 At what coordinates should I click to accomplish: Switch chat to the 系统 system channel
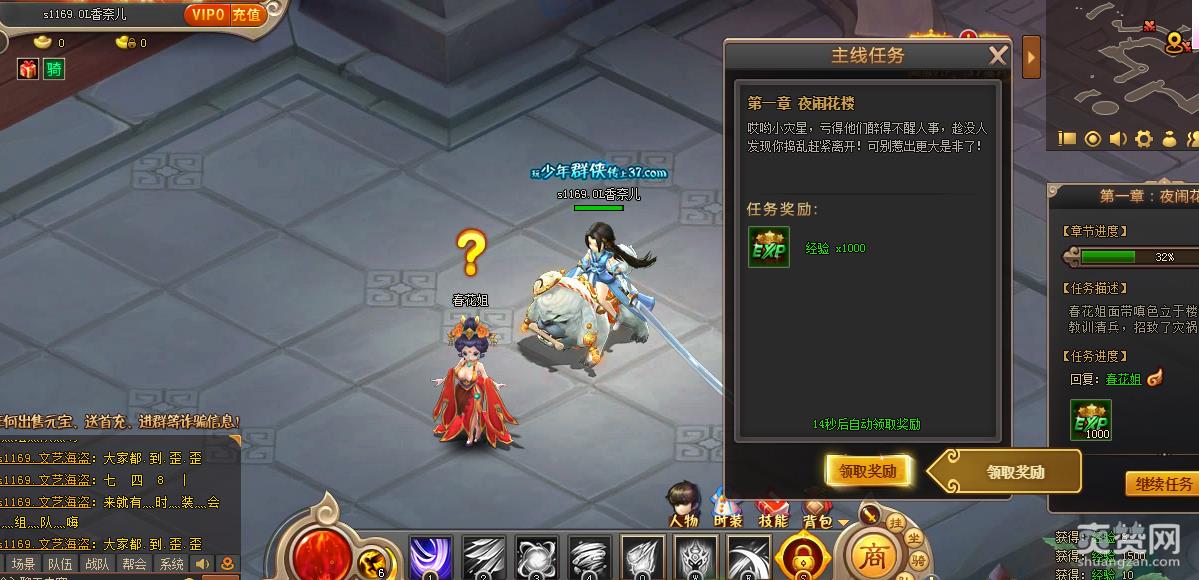171,564
